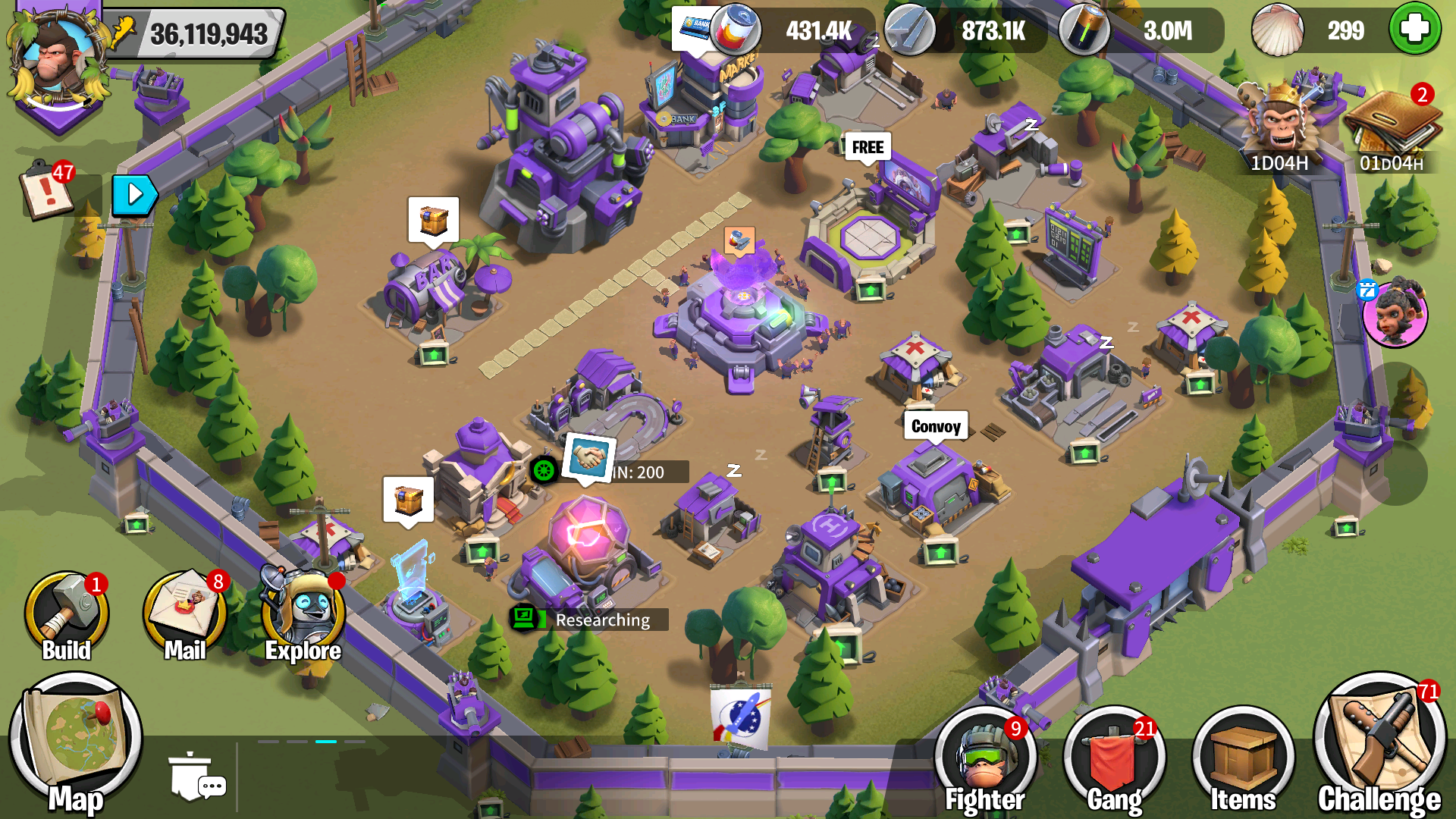1456x819 pixels.
Task: Select the female monkey advisor portrait
Action: click(1395, 315)
